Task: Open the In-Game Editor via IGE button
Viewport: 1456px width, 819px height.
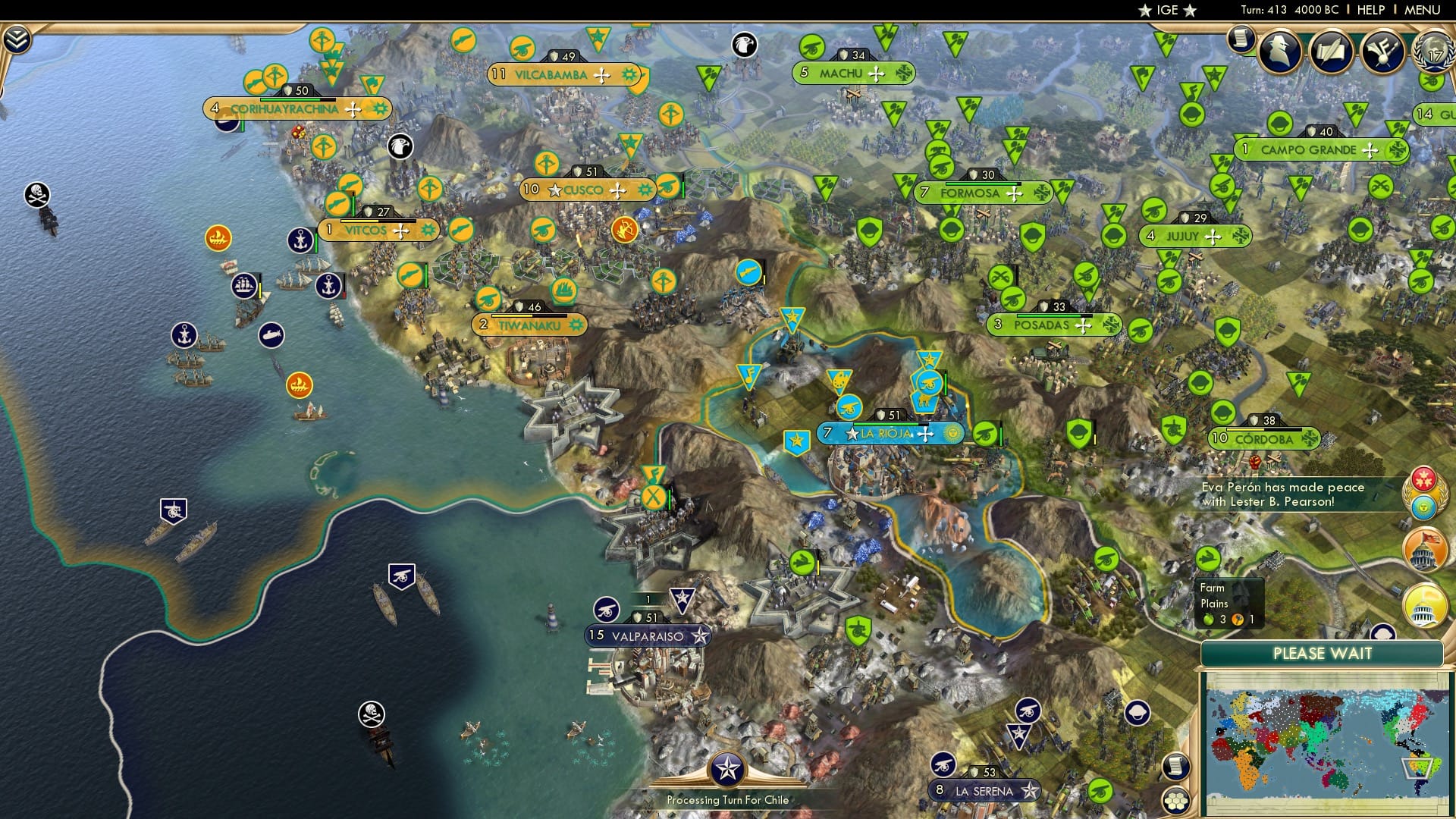Action: tap(1167, 10)
